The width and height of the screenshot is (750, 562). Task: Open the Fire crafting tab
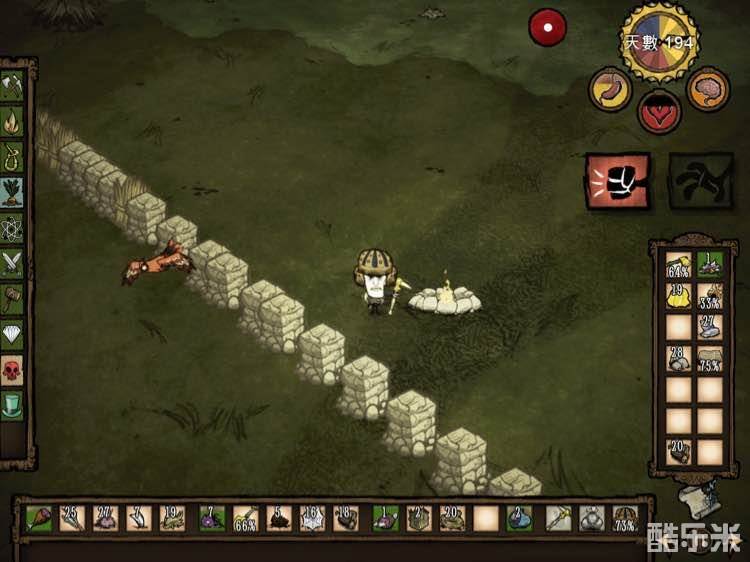[x=13, y=122]
